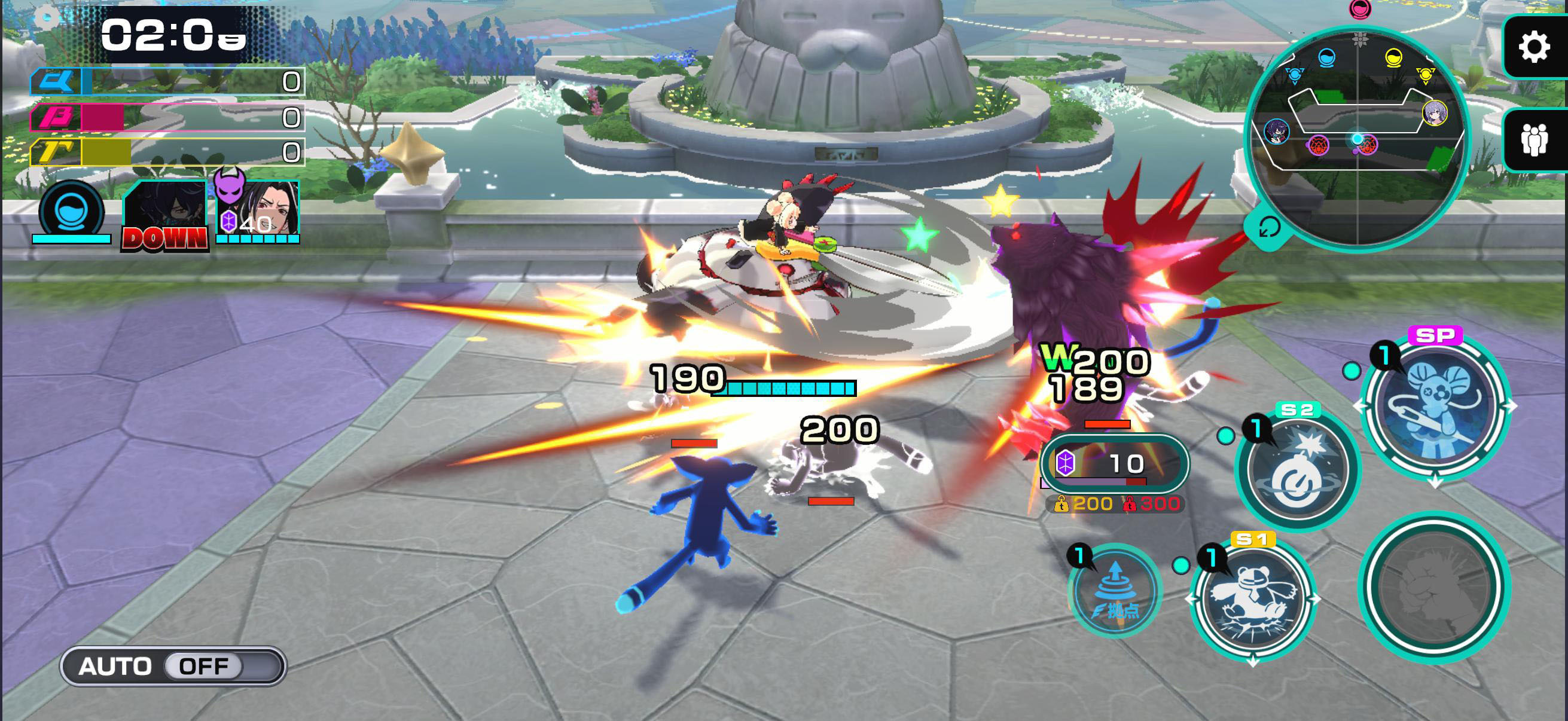Screen dimensions: 1568x721
Task: Rotate the minimap with the refresh arrow
Action: pos(1269,228)
